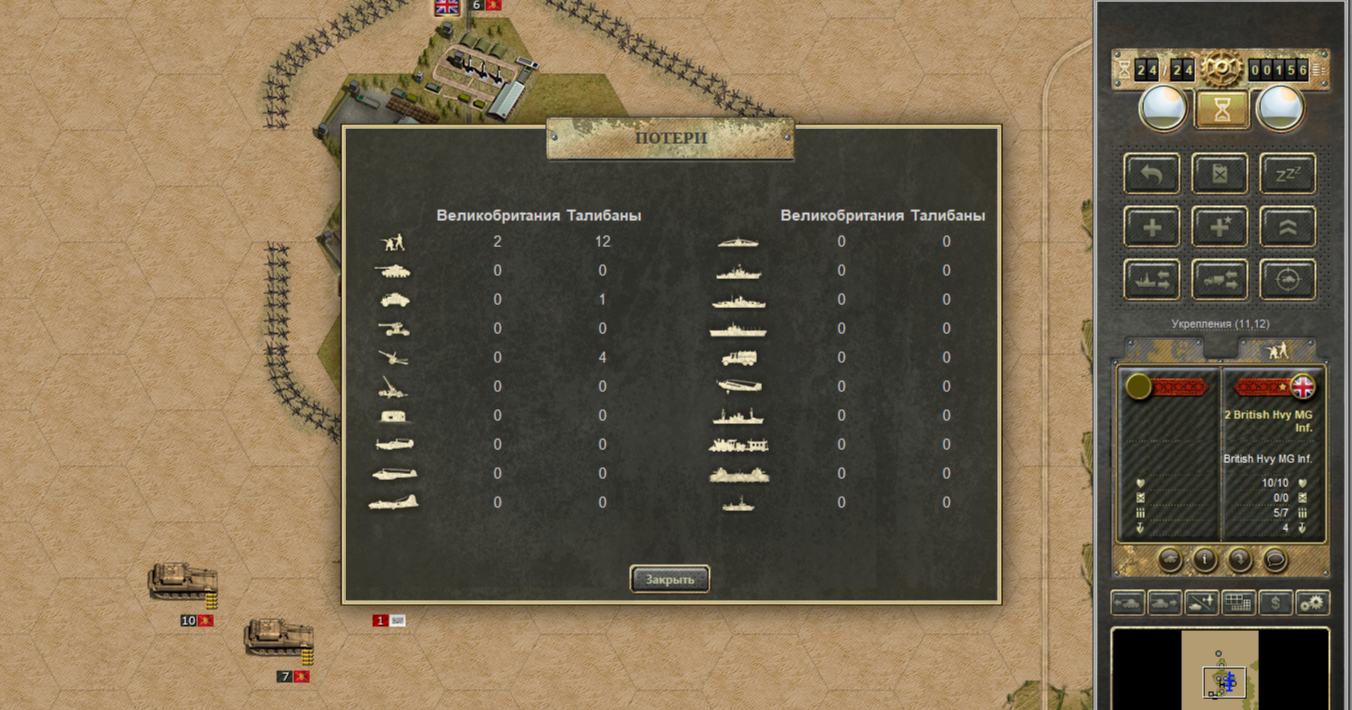The image size is (1352, 710).
Task: End the turn with the hourglass button
Action: tap(1222, 109)
